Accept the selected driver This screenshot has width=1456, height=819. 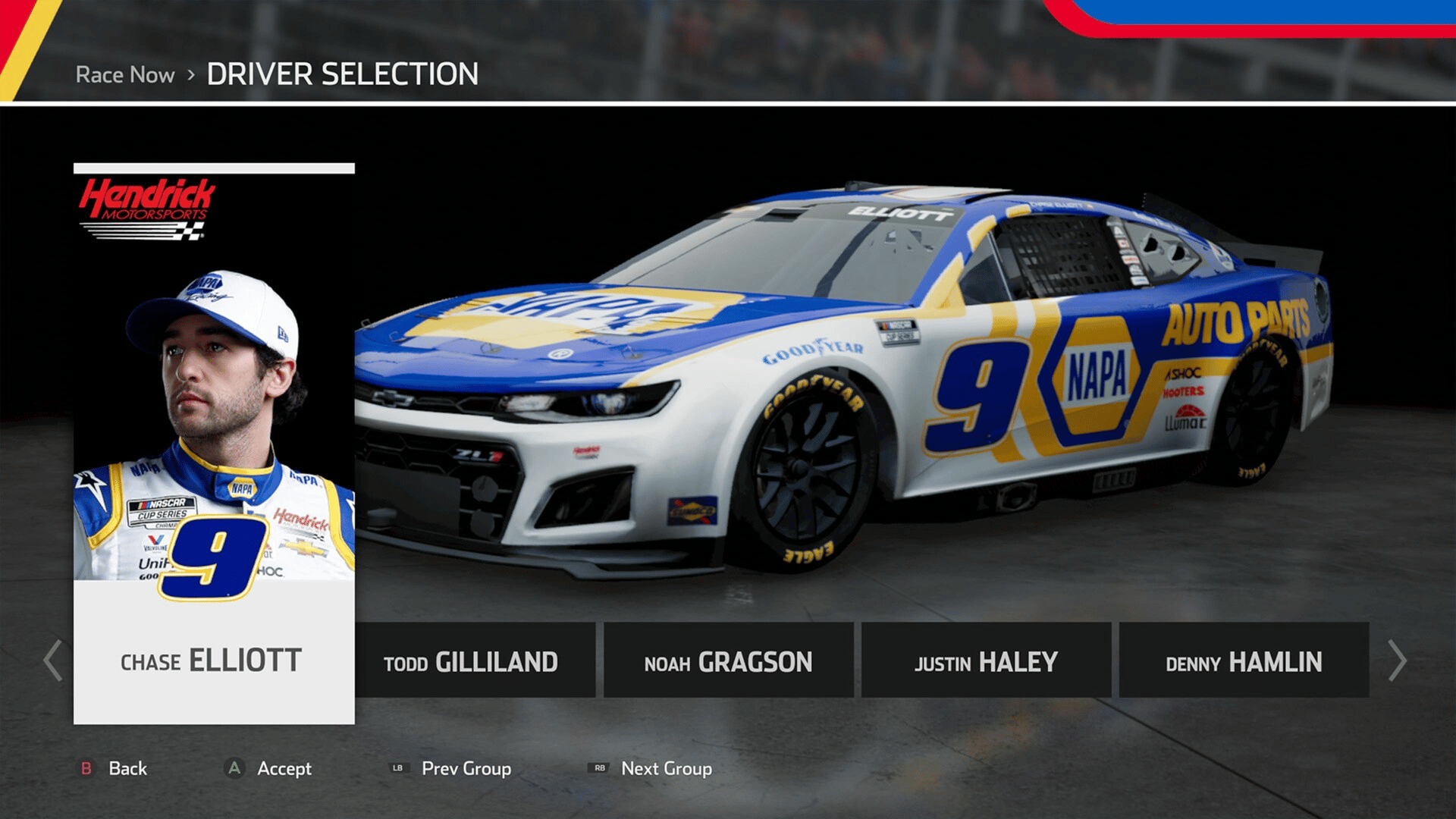(x=270, y=768)
